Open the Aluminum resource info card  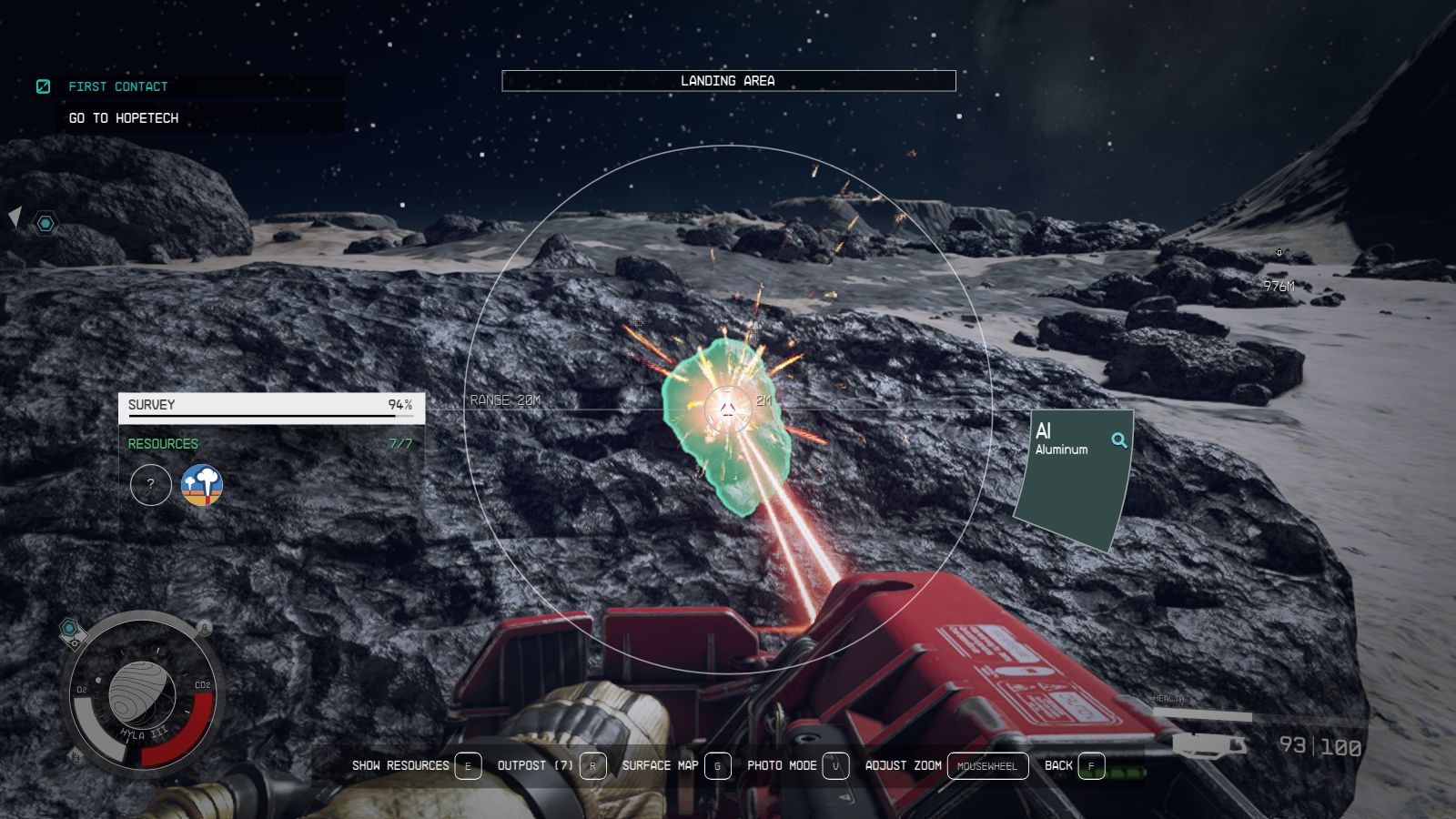tap(1074, 478)
